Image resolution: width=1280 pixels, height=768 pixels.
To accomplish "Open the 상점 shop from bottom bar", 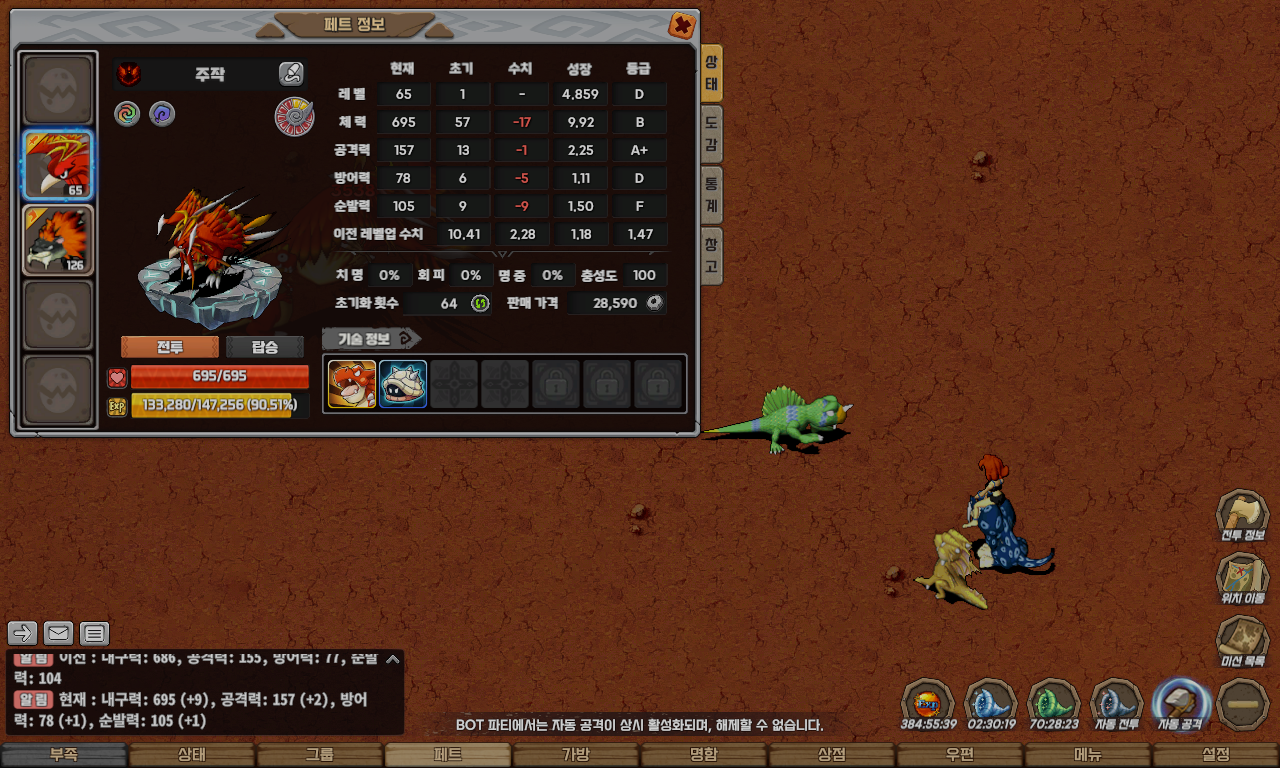I will [832, 755].
